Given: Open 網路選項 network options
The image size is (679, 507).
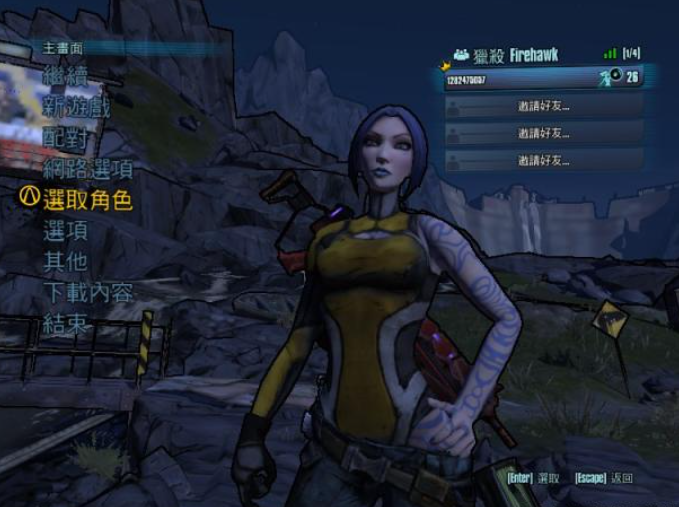Looking at the screenshot, I should [x=88, y=169].
